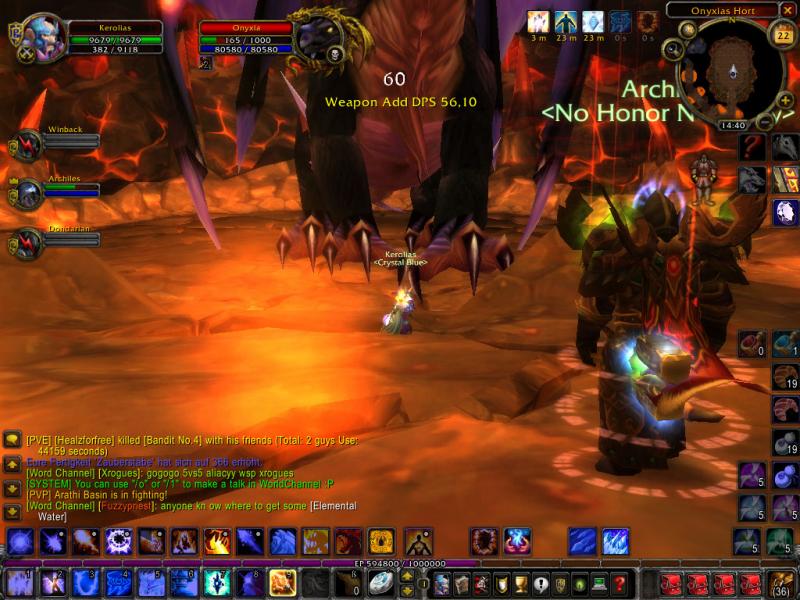This screenshot has height=600, width=800.
Task: Click the chat speech bubble button
Action: pos(12,439)
